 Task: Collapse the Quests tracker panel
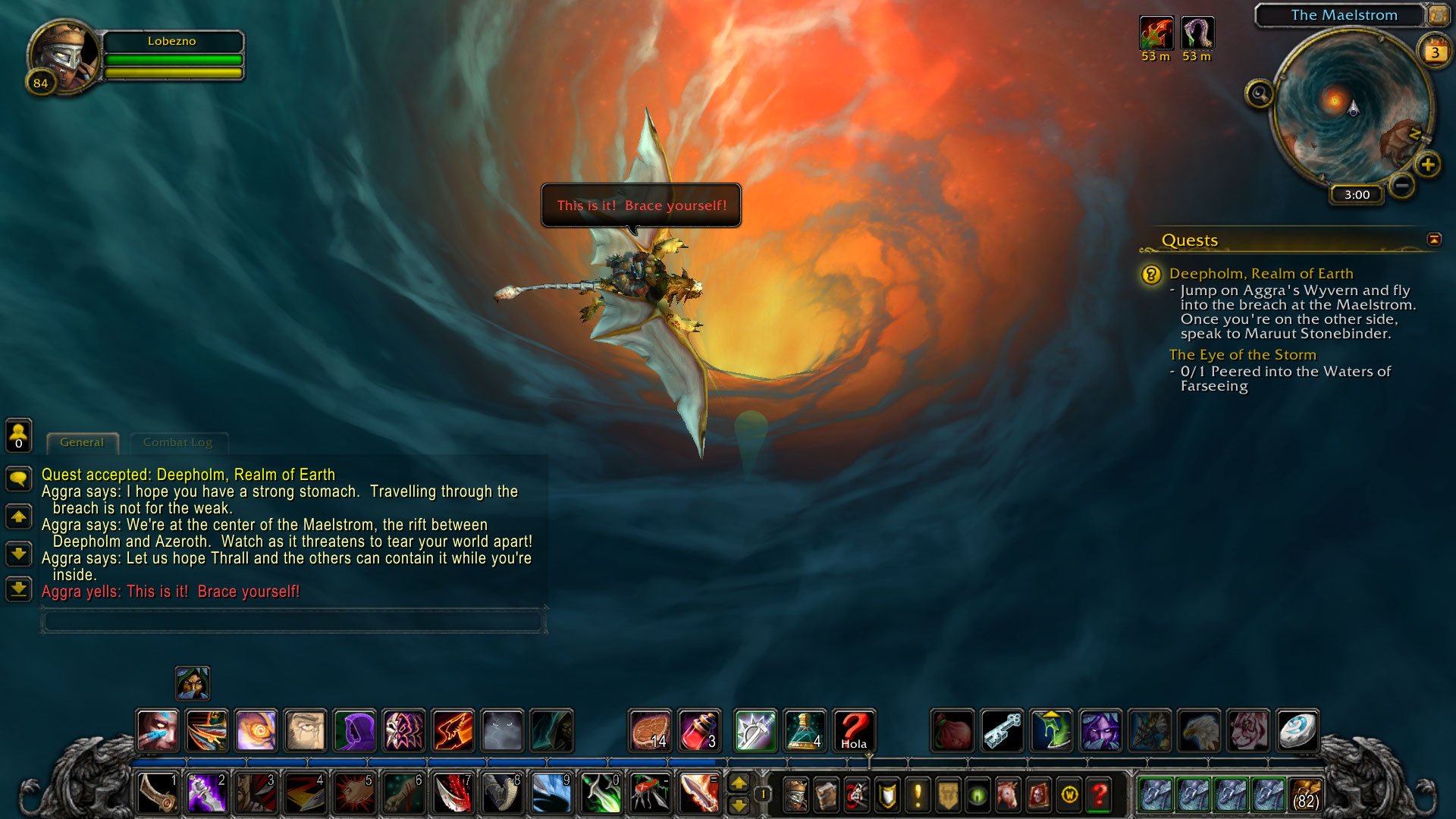click(x=1433, y=240)
